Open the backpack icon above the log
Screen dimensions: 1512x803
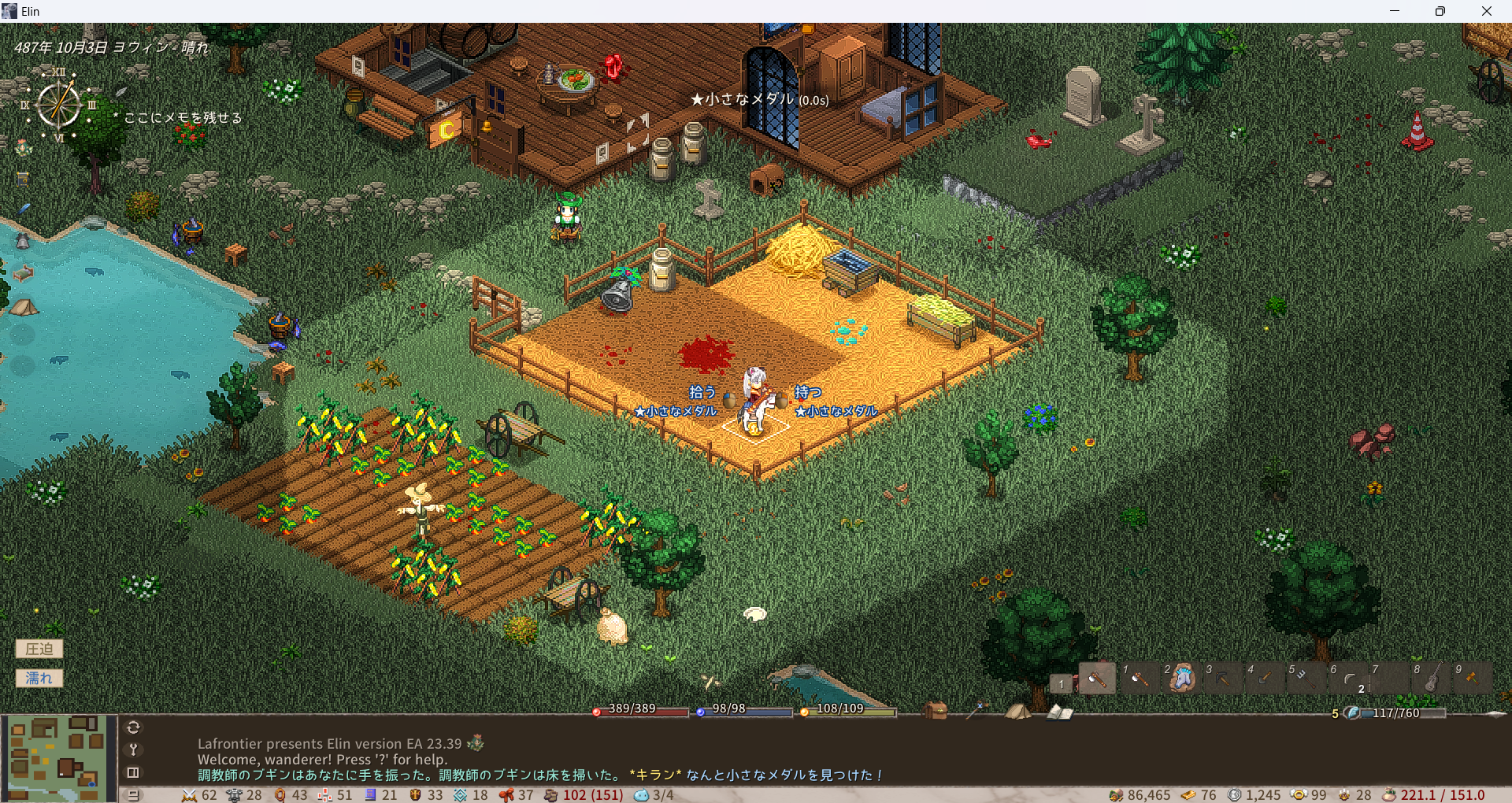(936, 711)
